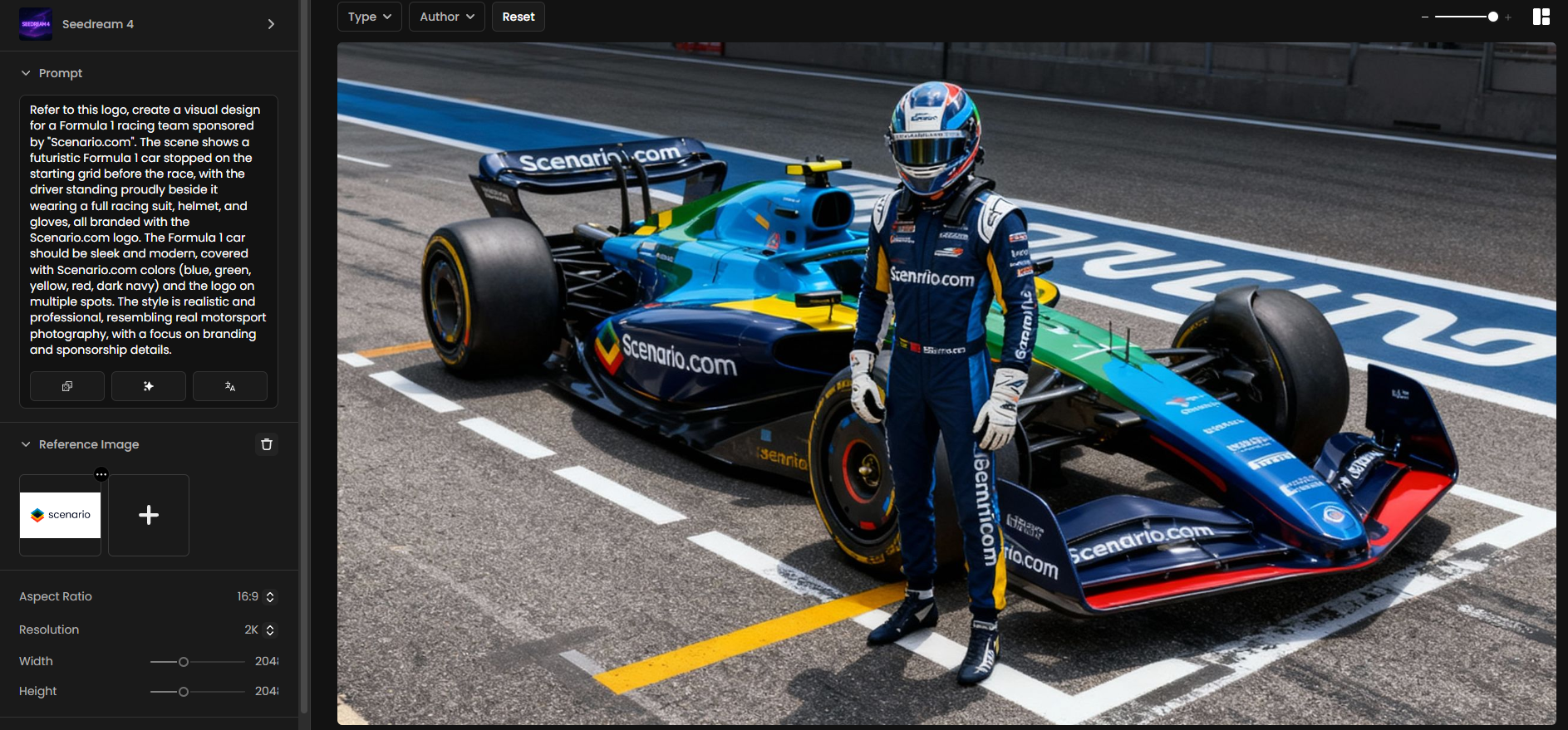Click the copy prompt icon button
The image size is (1568, 730).
coord(67,386)
